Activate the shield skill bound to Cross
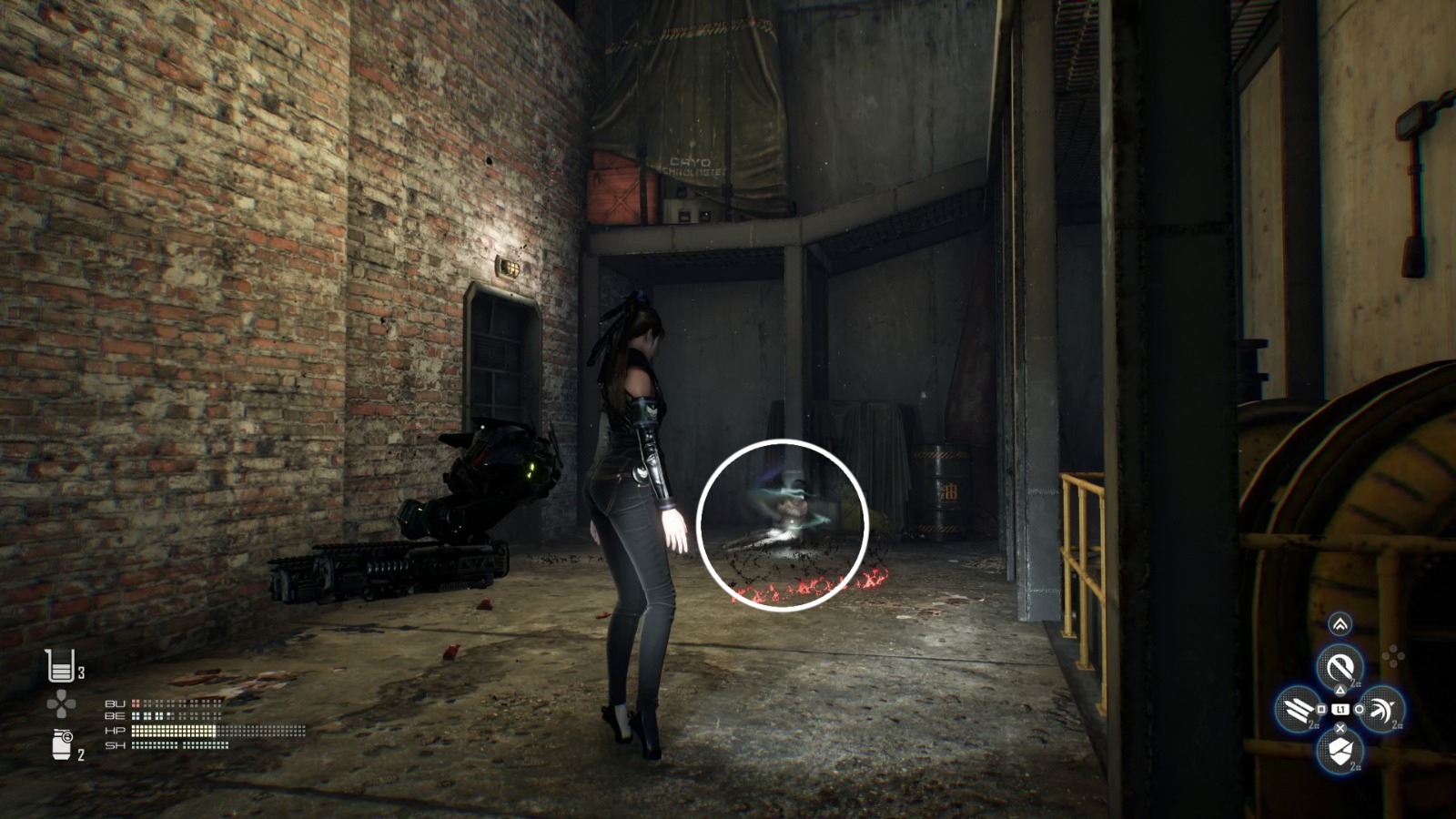 (1340, 751)
